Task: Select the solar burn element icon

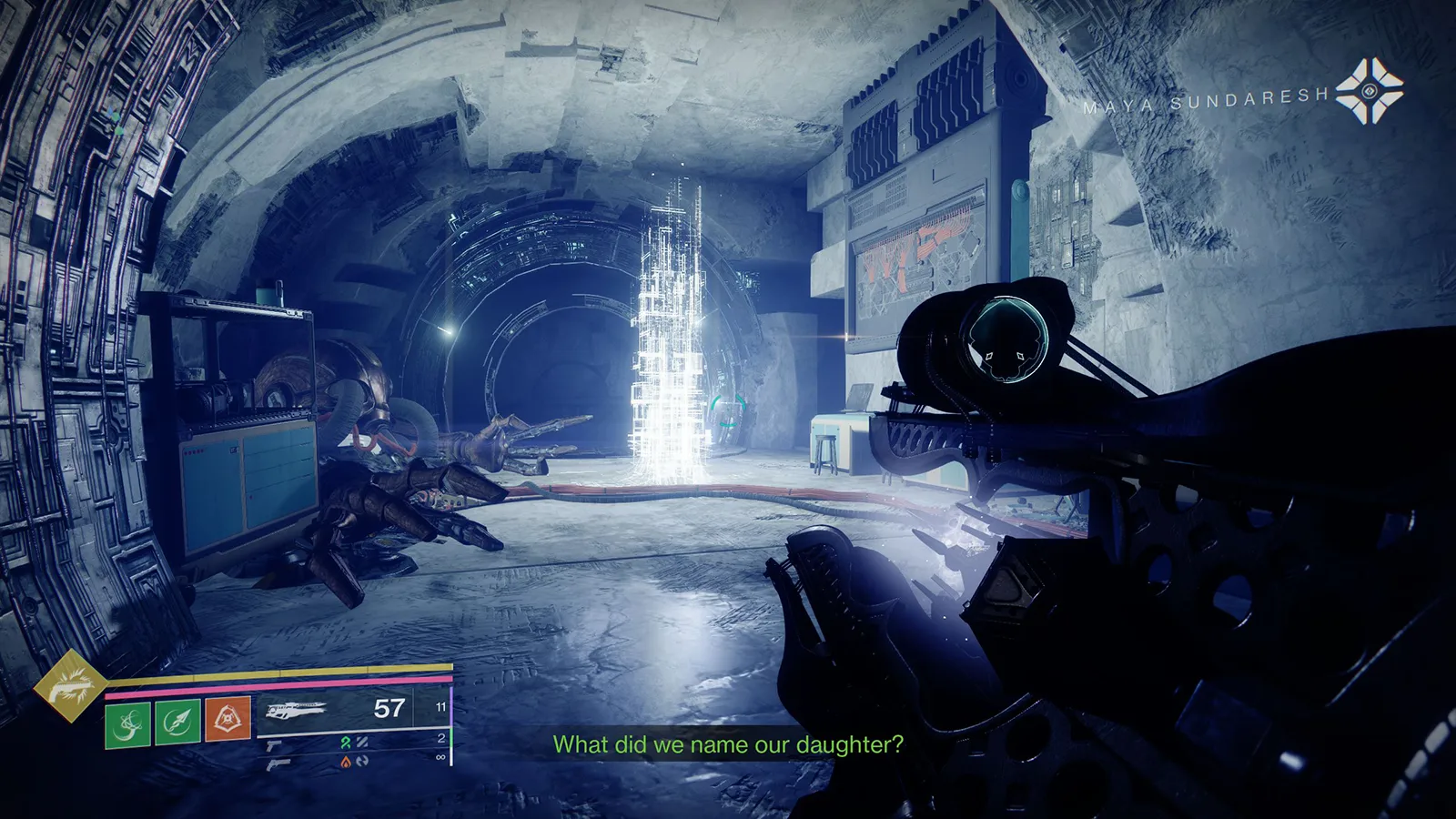Action: (x=345, y=762)
